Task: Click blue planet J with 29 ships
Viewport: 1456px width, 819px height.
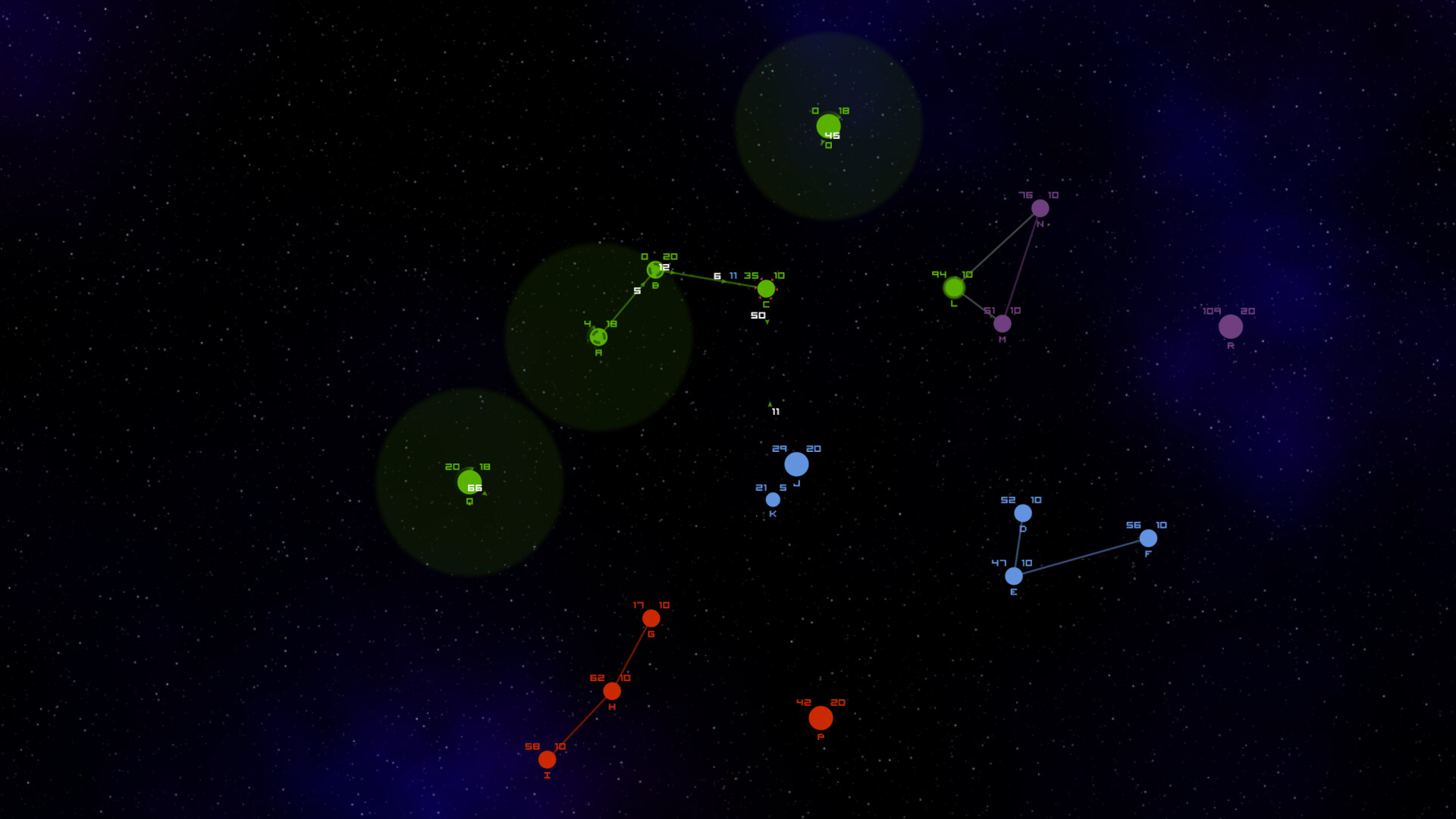Action: pos(797,463)
